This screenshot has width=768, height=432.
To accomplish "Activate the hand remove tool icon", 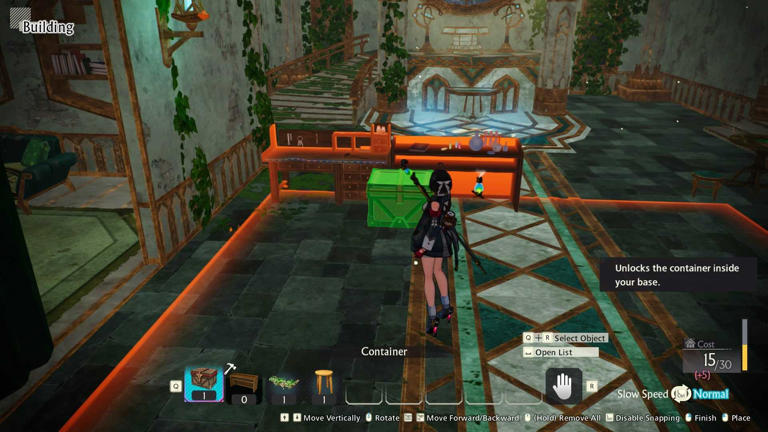I will click(x=563, y=385).
